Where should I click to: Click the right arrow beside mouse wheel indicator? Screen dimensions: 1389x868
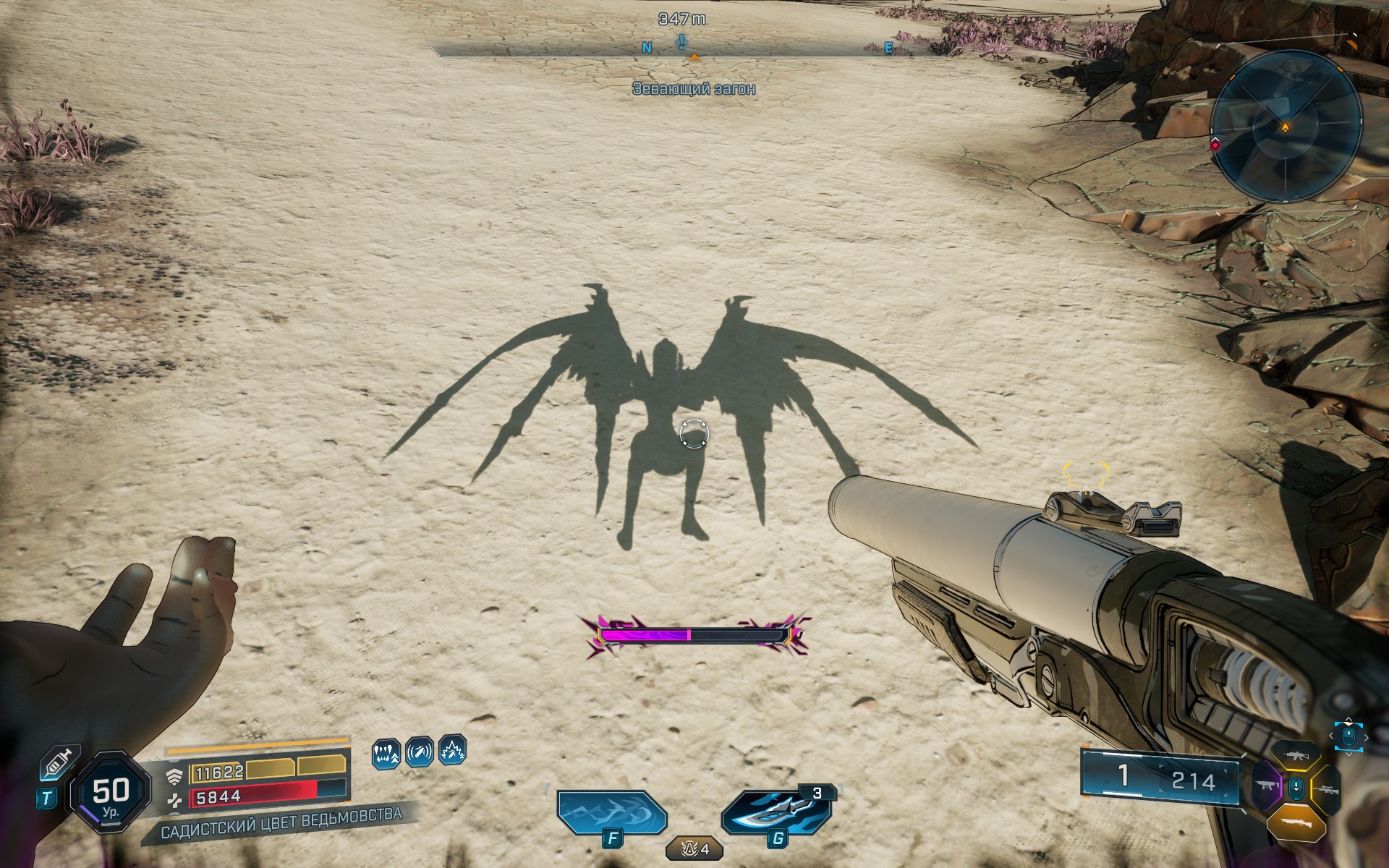click(x=1367, y=738)
